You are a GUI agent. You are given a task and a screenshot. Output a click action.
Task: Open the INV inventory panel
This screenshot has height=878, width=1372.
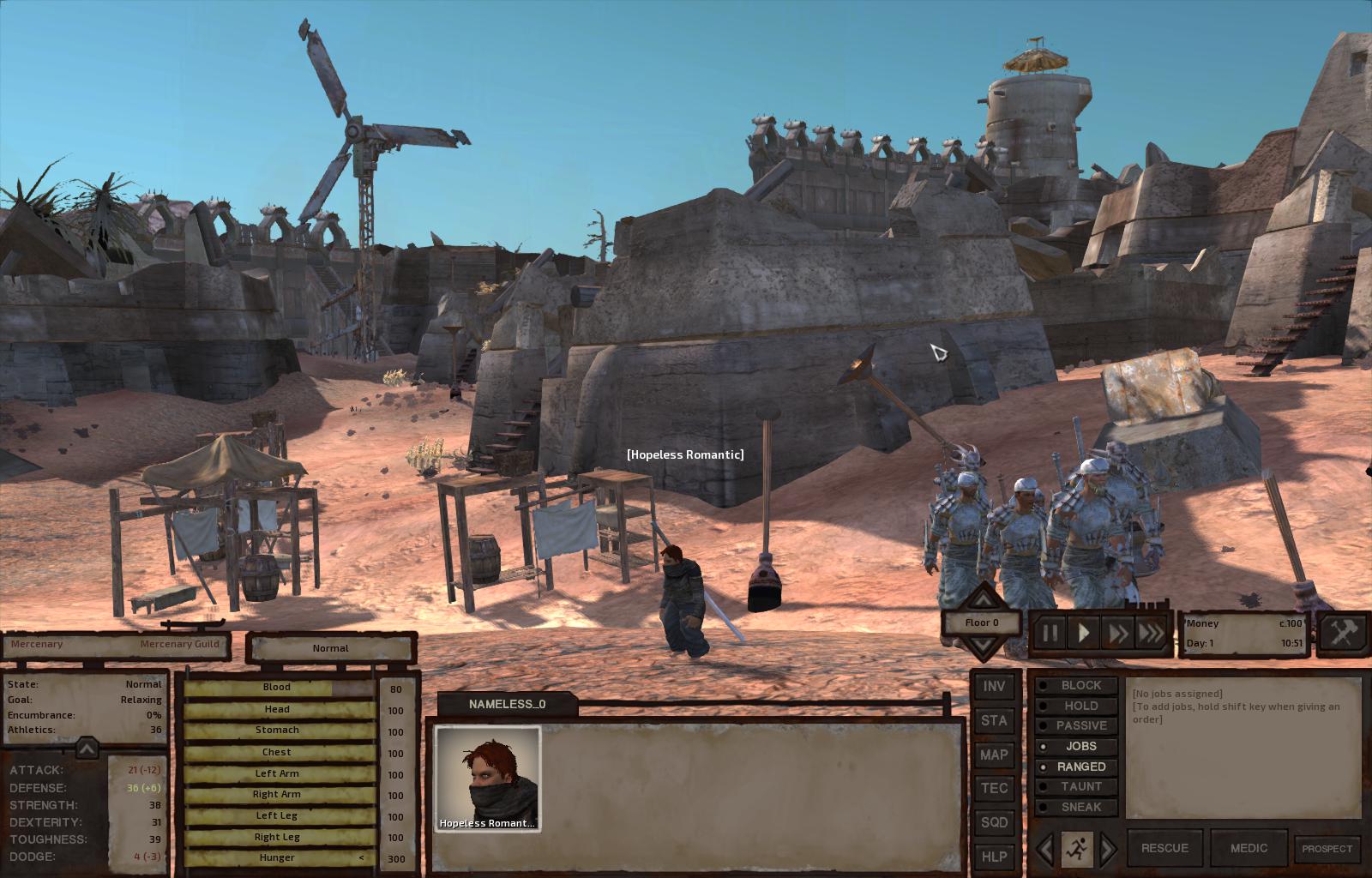click(x=994, y=687)
